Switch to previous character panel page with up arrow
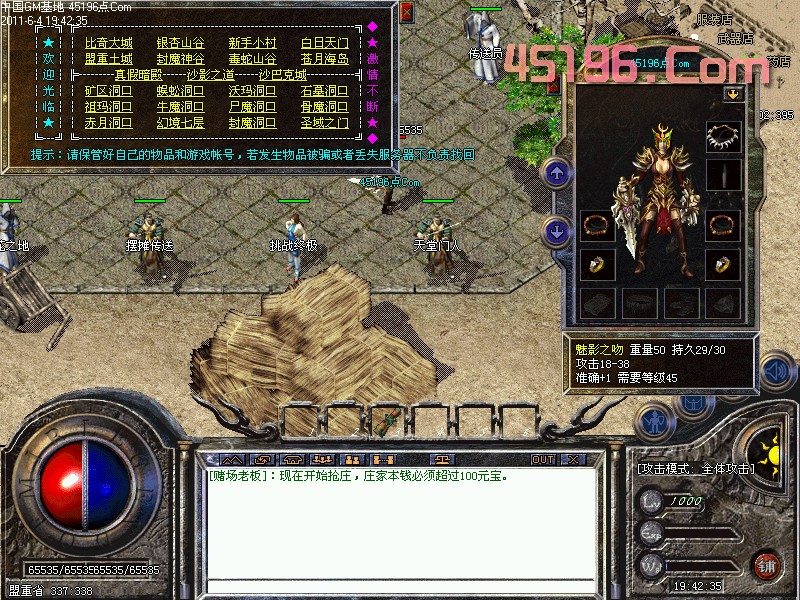Screen dimensions: 800x600 (557, 174)
